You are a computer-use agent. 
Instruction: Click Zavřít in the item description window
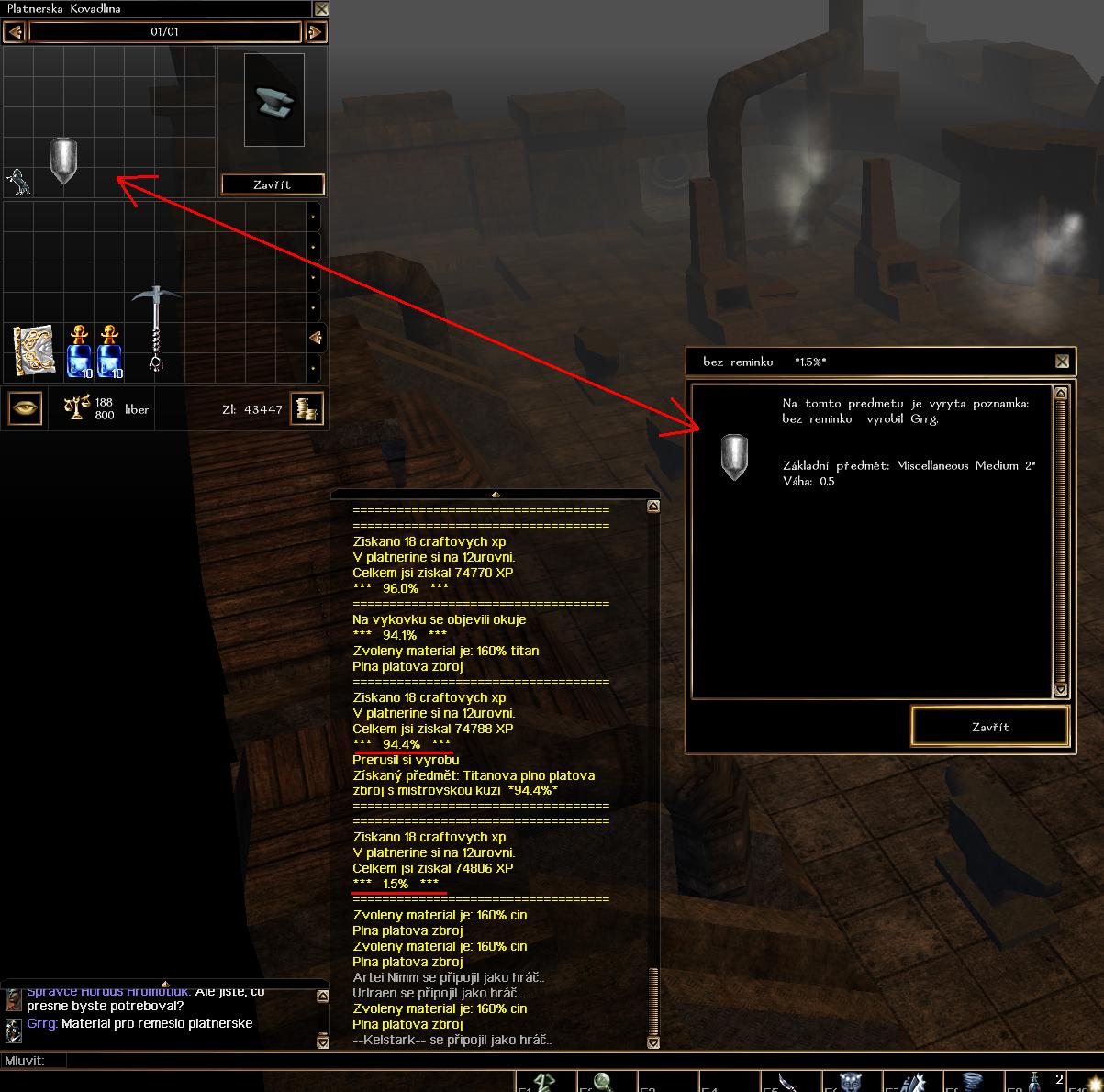(990, 727)
